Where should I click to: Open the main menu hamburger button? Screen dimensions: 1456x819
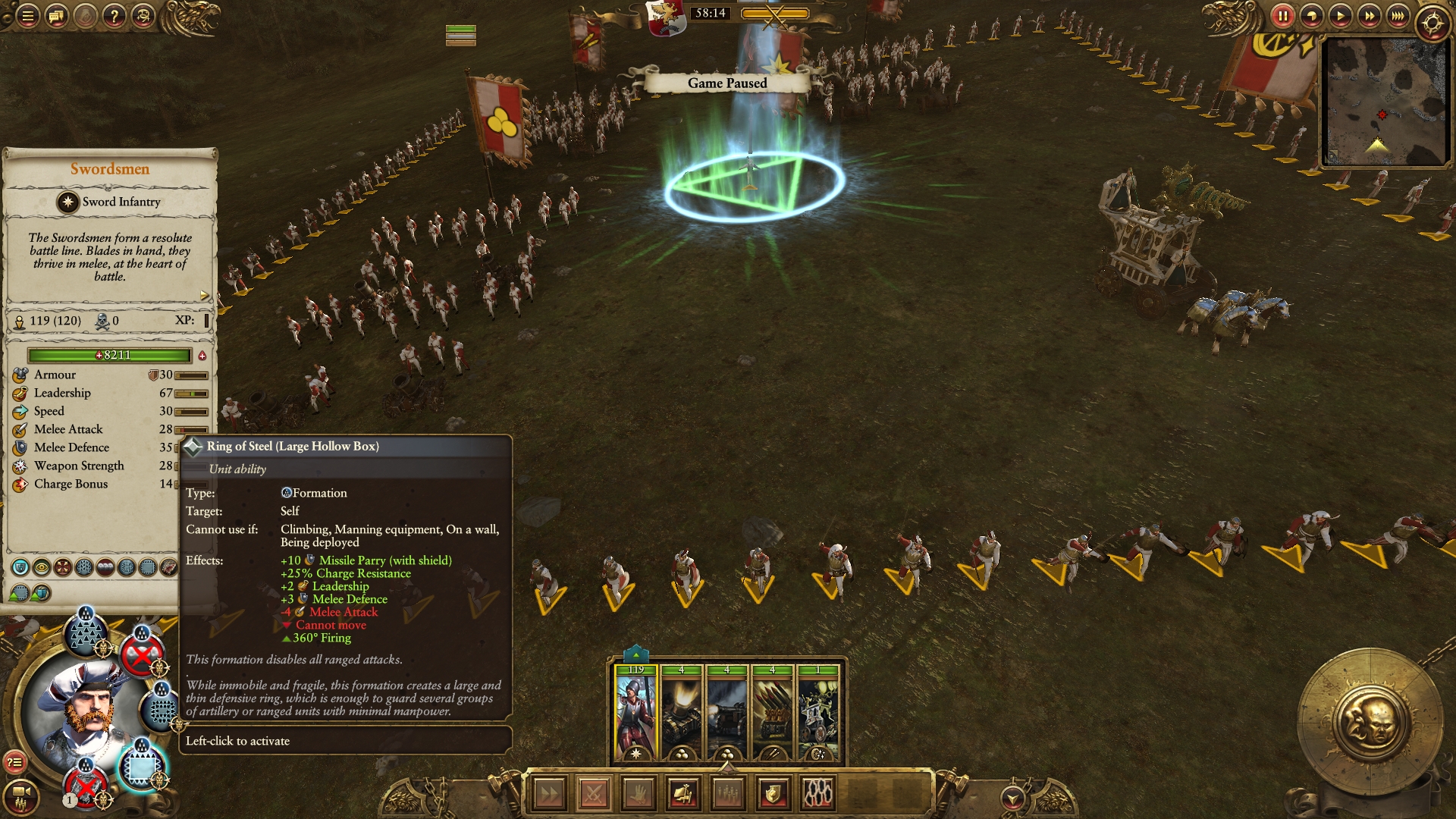pos(27,16)
